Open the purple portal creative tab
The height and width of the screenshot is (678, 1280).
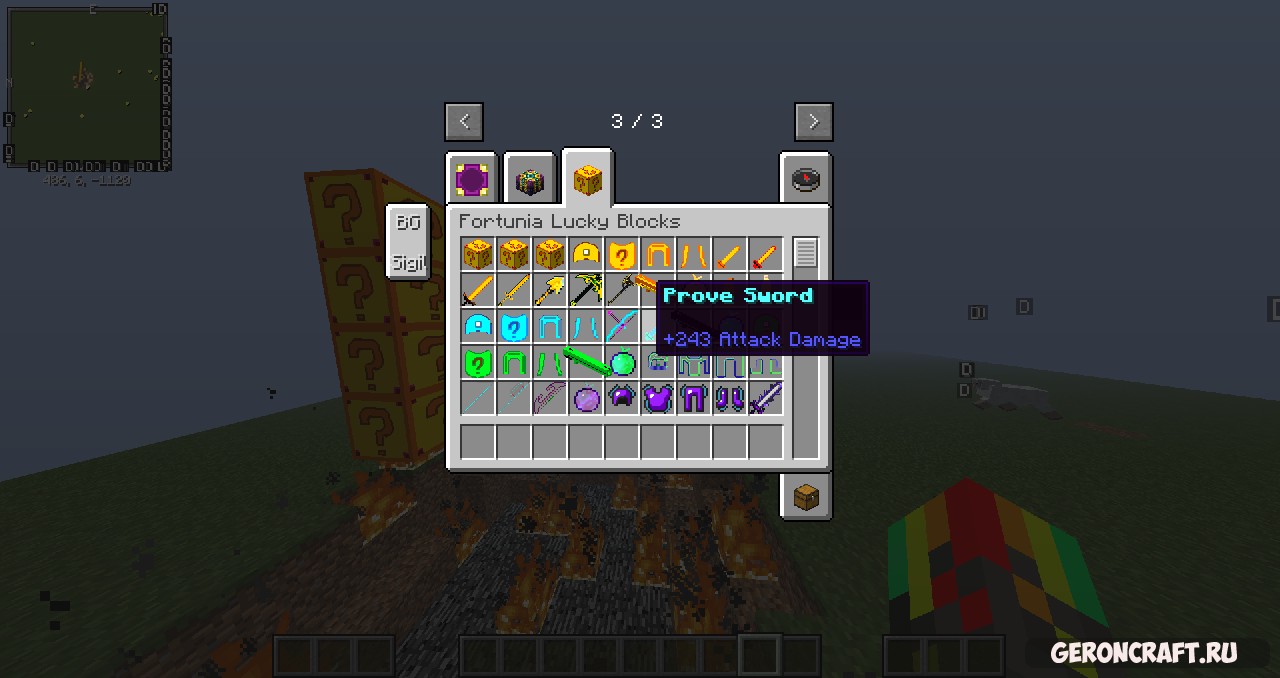pos(471,180)
